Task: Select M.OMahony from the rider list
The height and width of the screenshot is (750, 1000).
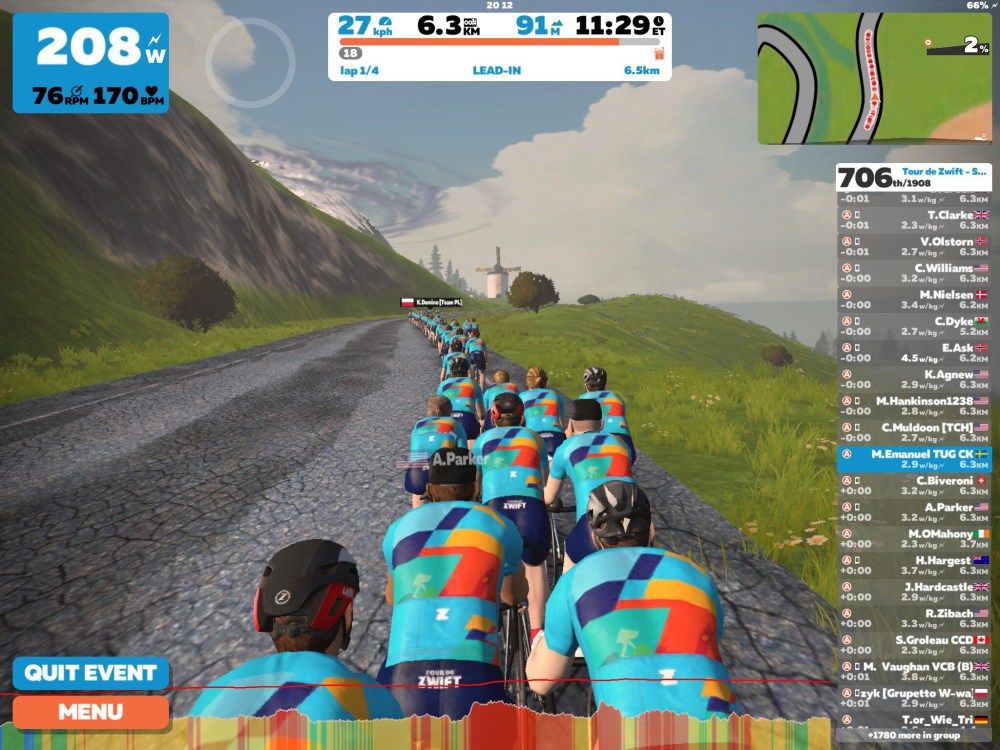Action: point(914,539)
